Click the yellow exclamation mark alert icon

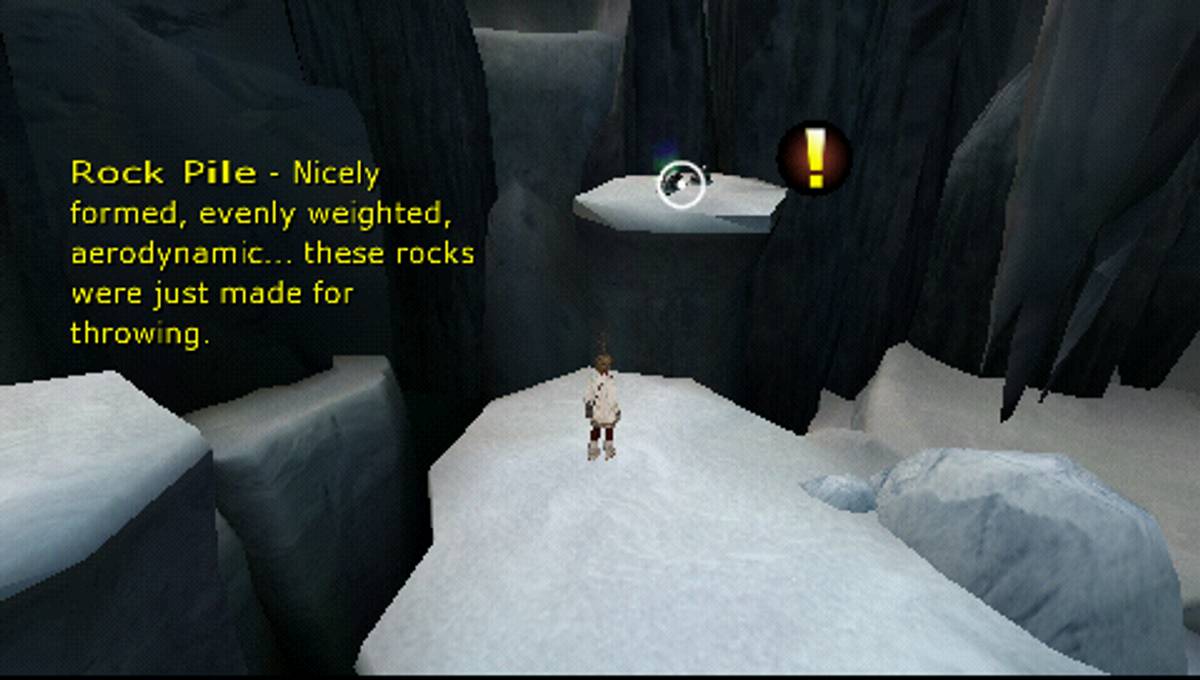point(815,158)
